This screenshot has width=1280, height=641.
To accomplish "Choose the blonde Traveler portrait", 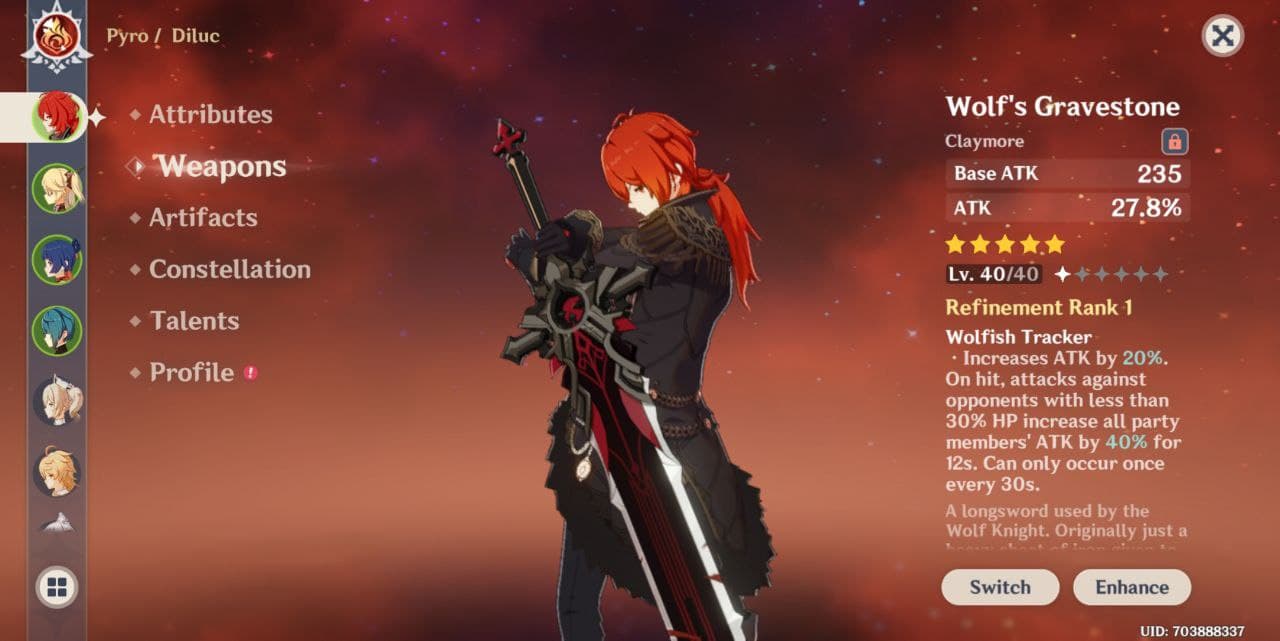I will [x=57, y=472].
